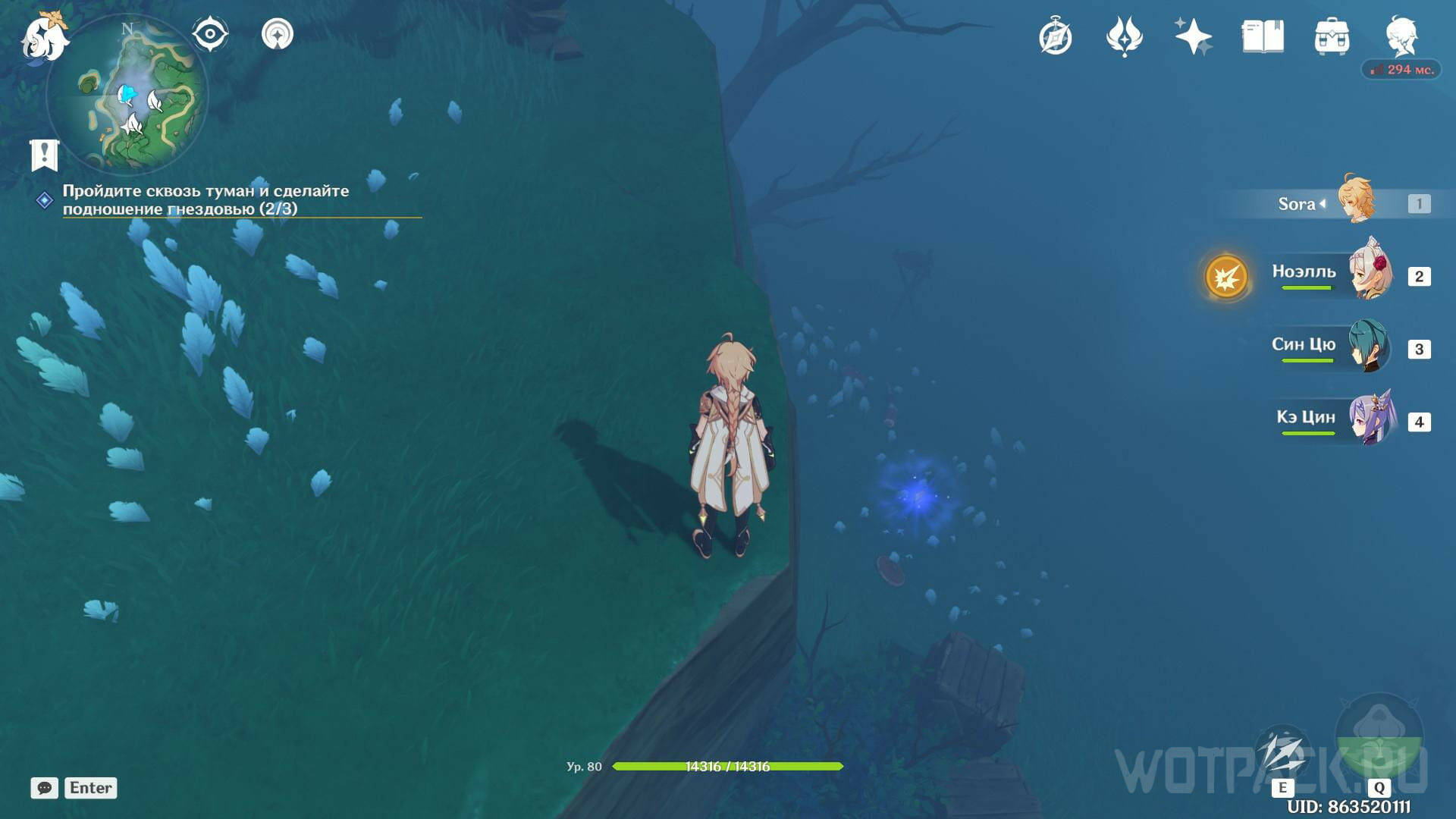Open the Battle Pass winged icon
The width and height of the screenshot is (1456, 819).
coord(1124,37)
